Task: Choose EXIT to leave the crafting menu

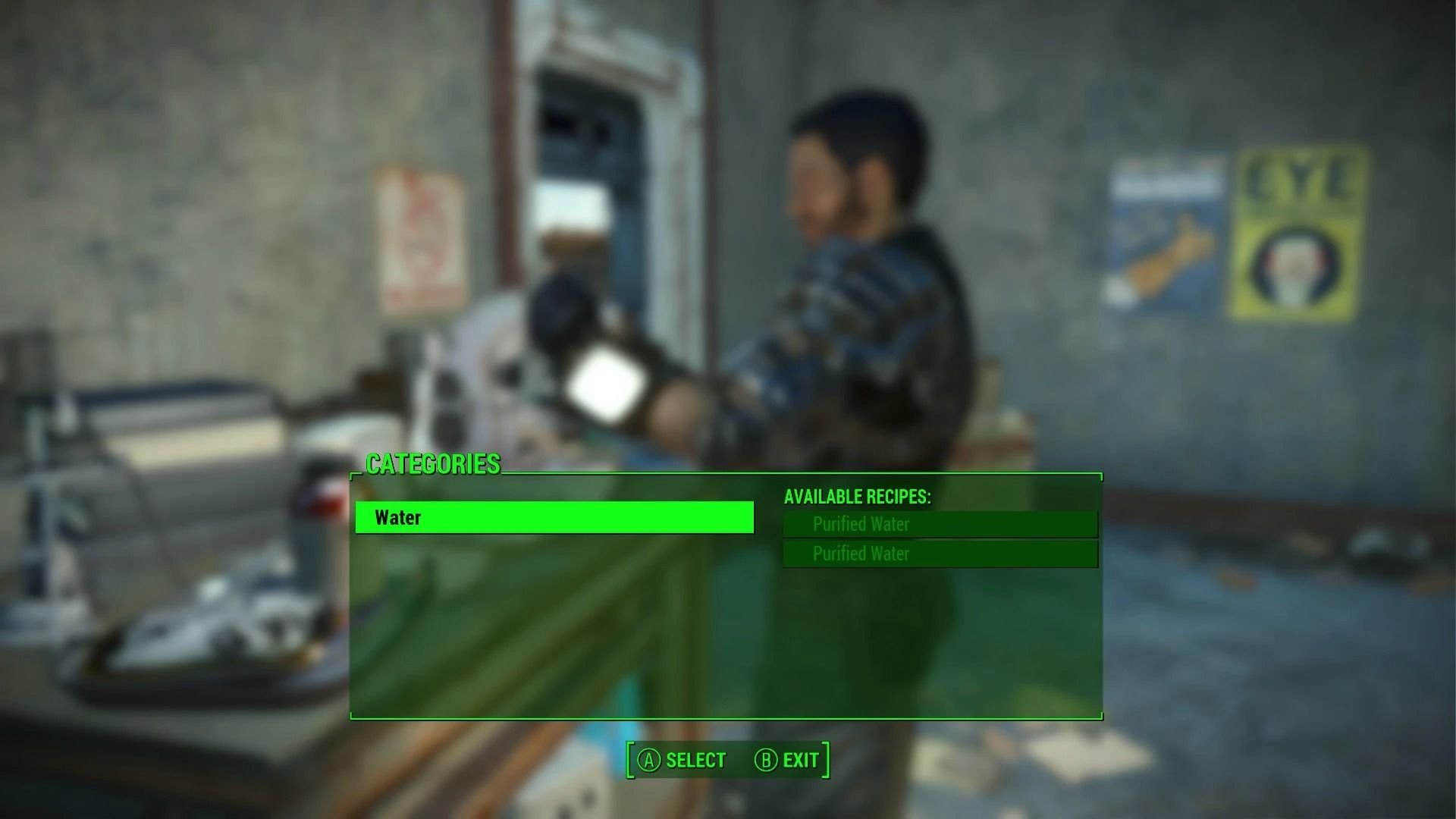Action: (800, 760)
